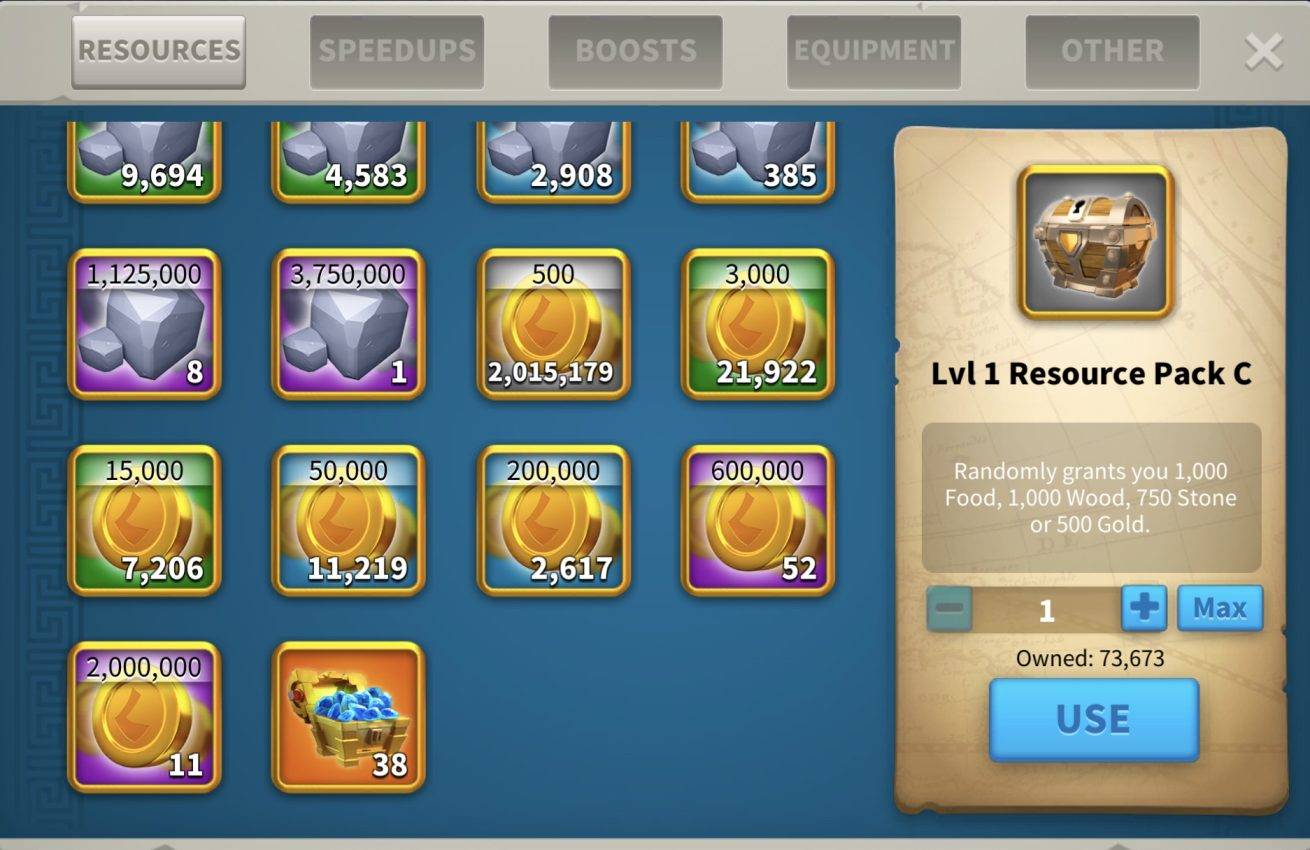Choose the 3,750,000 stone item
Viewport: 1310px width, 850px height.
(x=348, y=324)
